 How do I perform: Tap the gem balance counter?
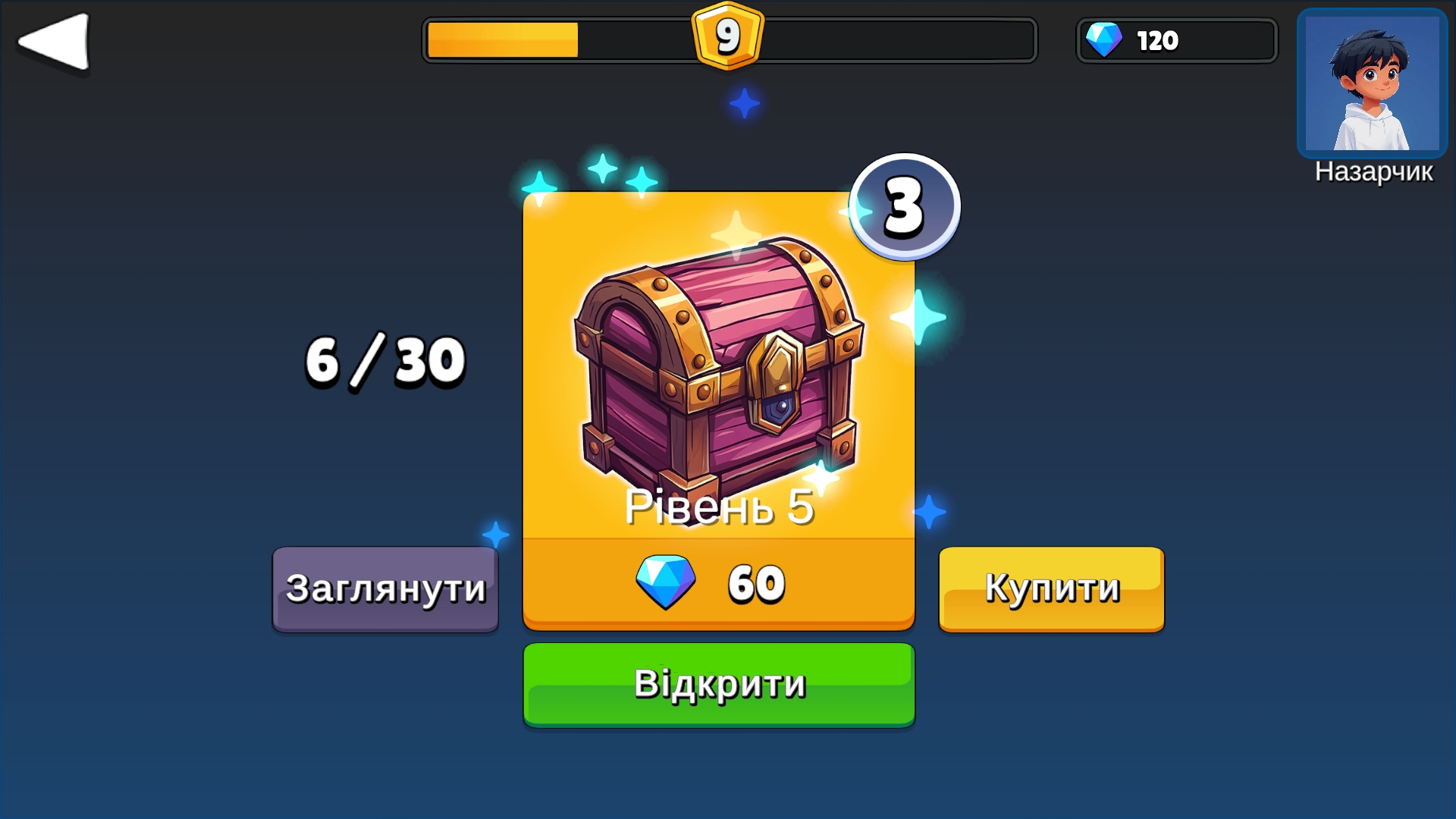click(1177, 40)
